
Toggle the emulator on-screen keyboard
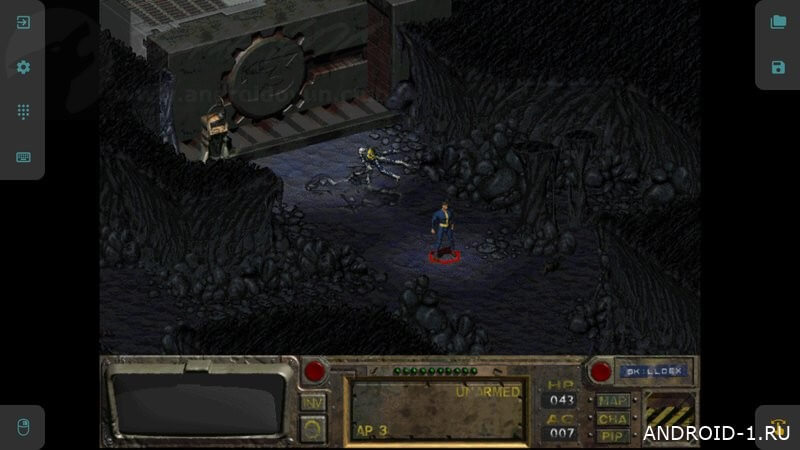pos(23,157)
